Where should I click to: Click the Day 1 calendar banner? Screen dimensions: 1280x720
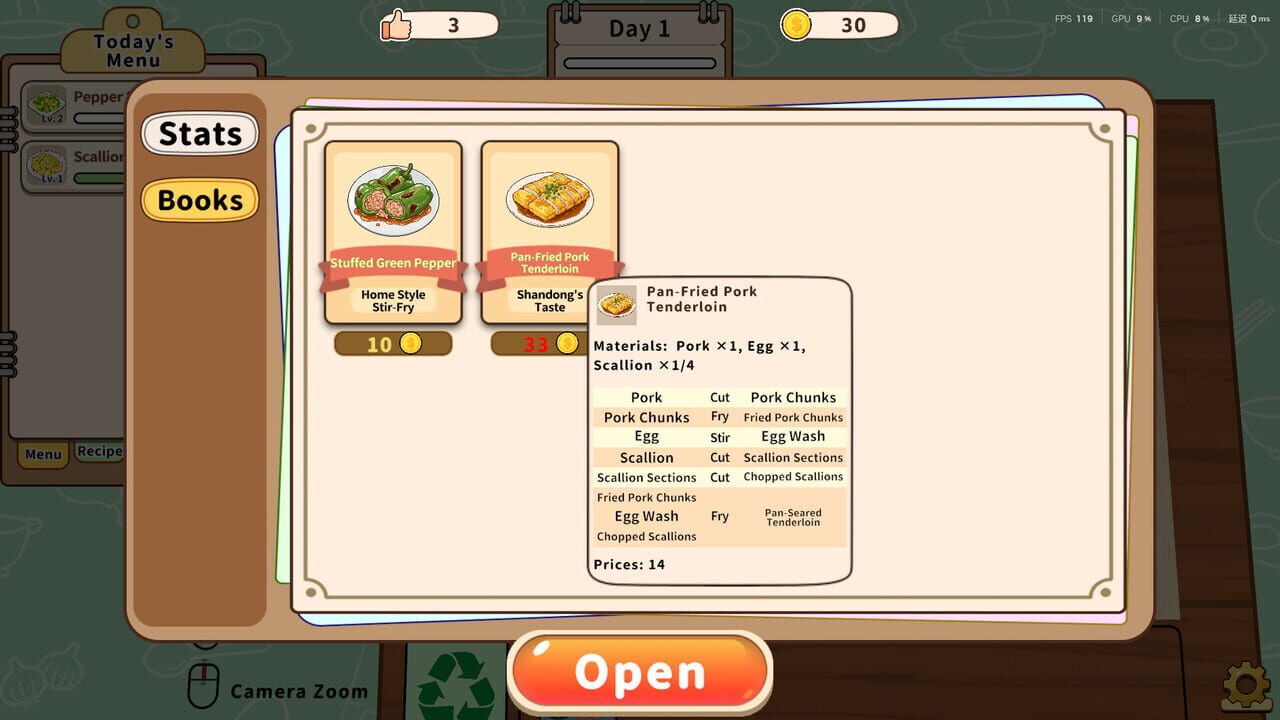[640, 29]
